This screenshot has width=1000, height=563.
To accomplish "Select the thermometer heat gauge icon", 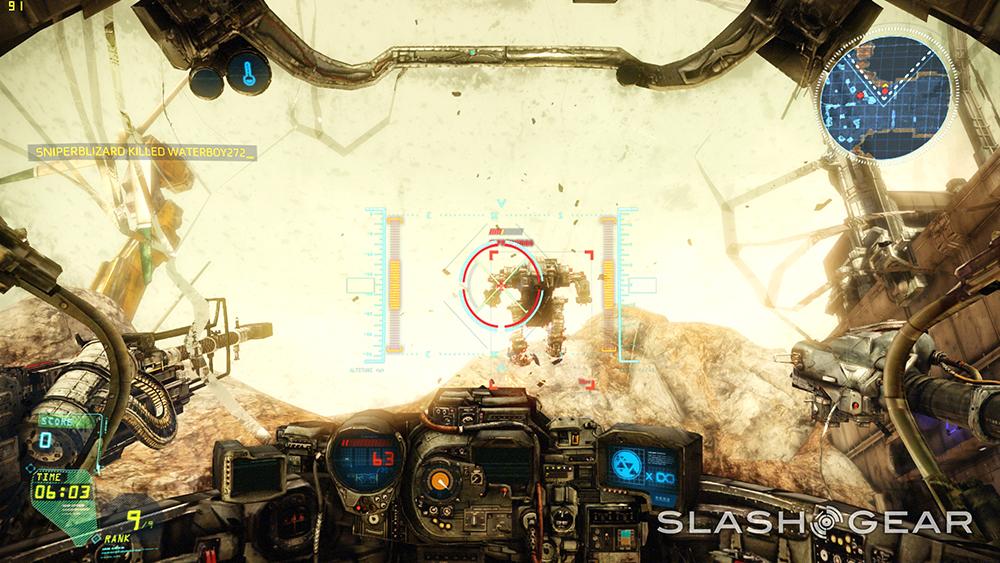I will [246, 71].
